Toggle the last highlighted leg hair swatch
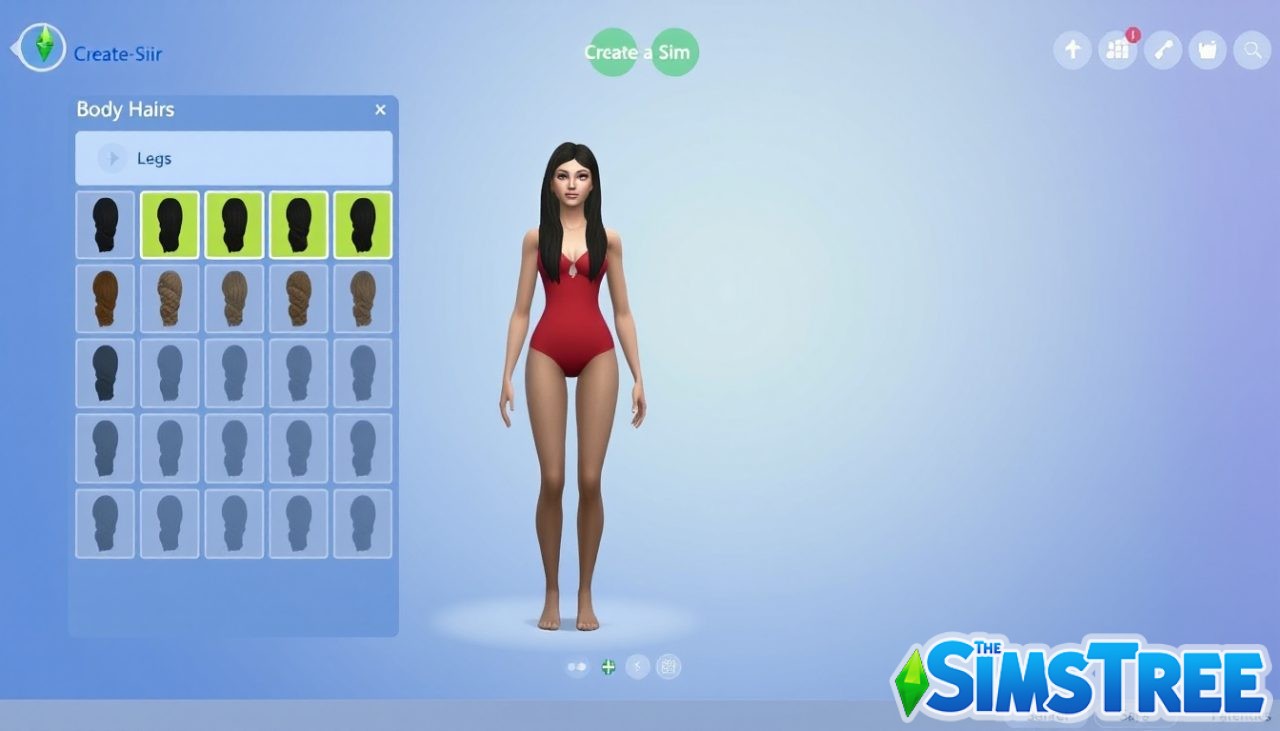This screenshot has width=1280, height=731. pos(362,224)
